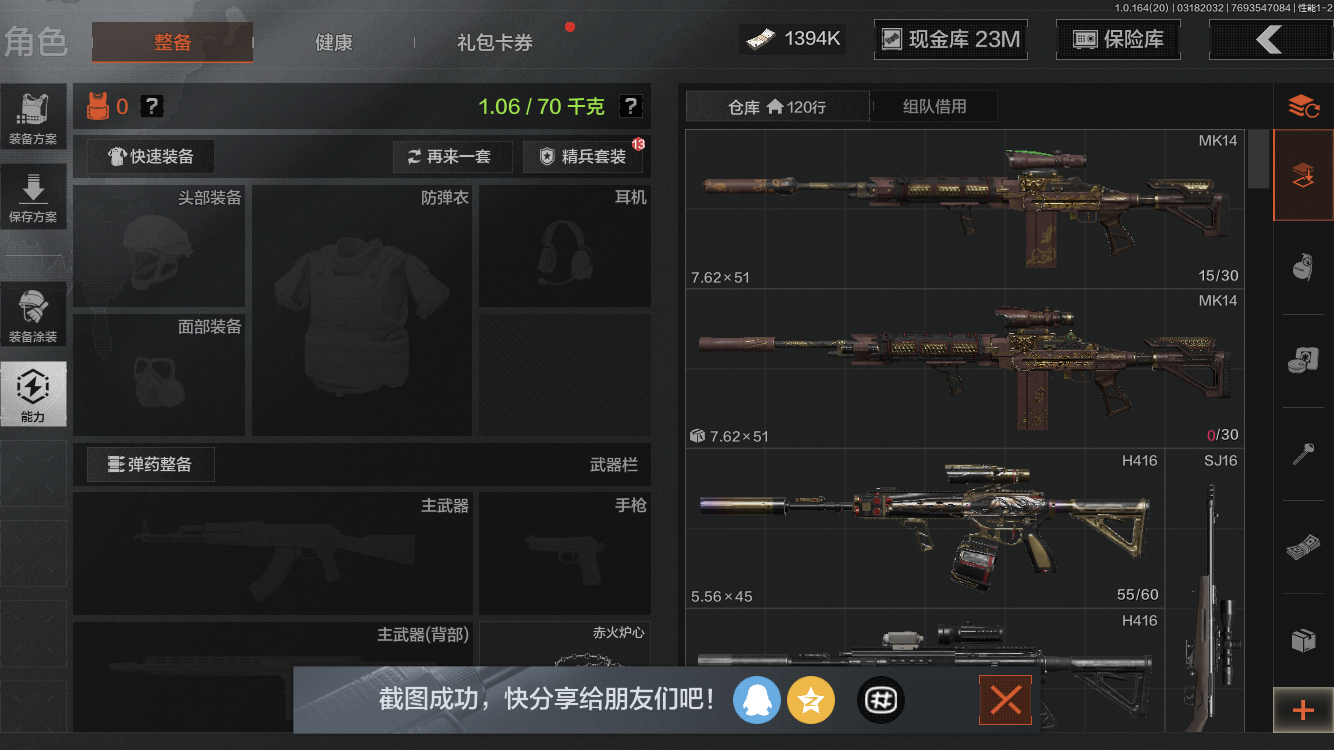Select the key category icon on the right

click(x=1305, y=450)
